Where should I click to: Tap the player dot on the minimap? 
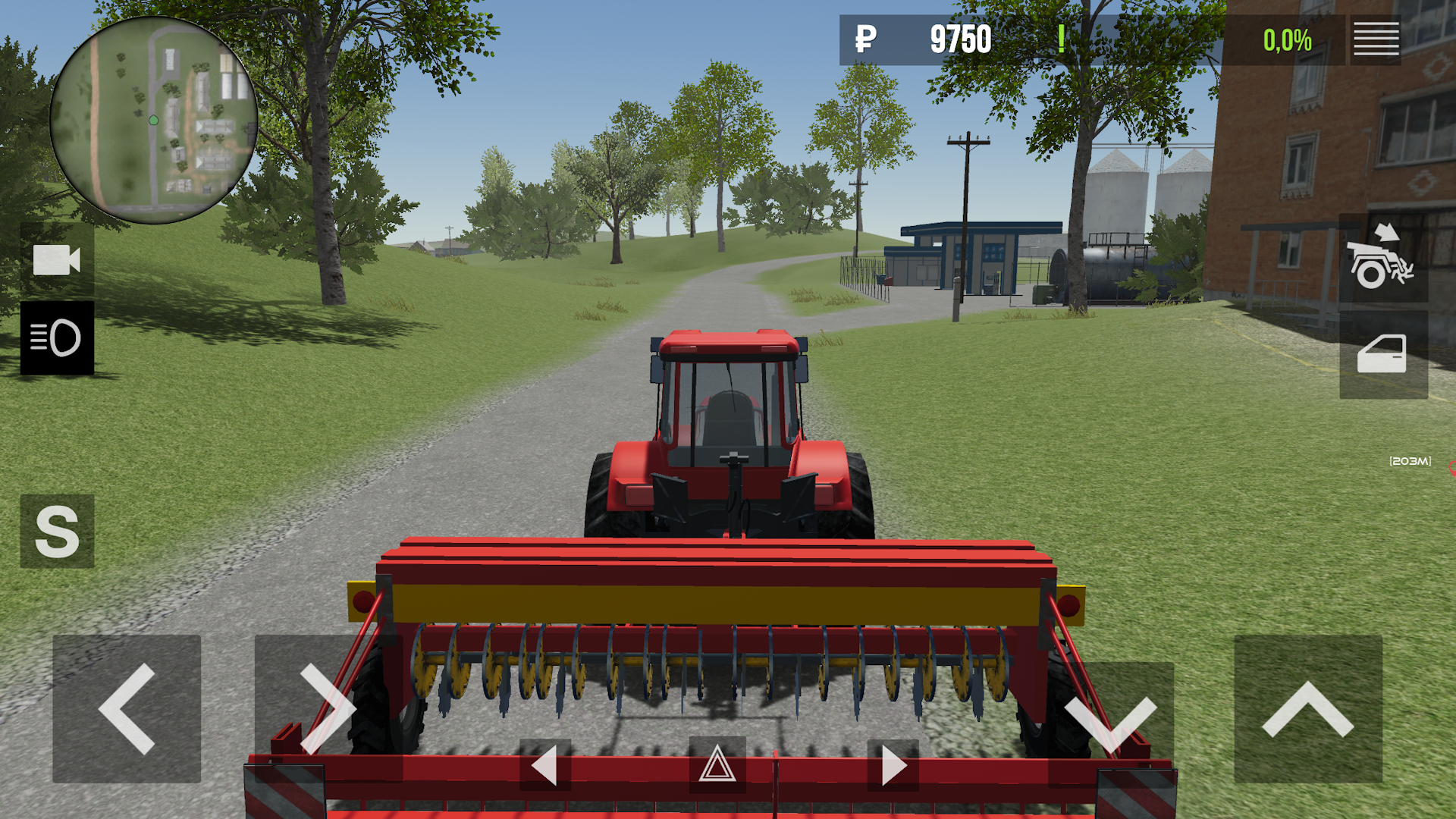[x=154, y=119]
